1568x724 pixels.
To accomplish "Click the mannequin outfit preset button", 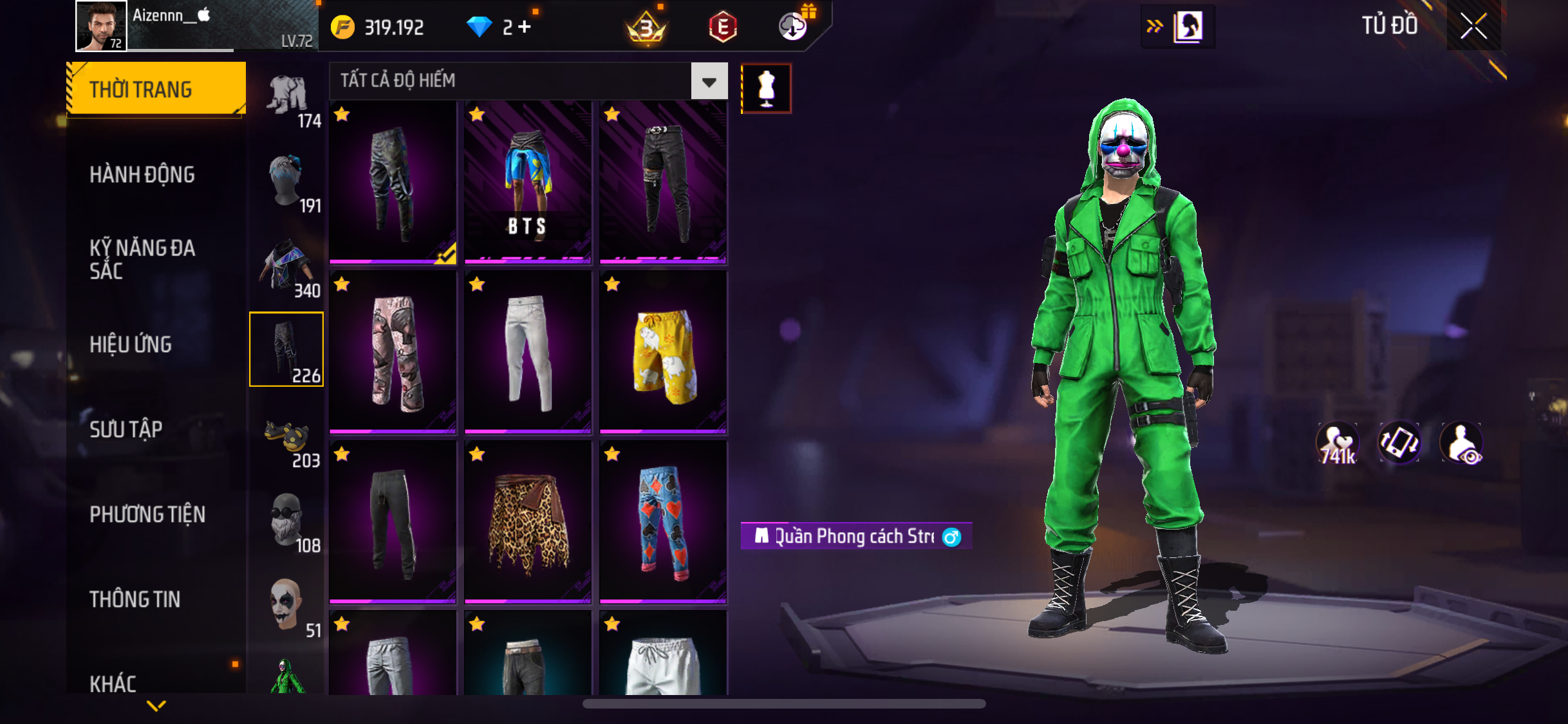I will (x=766, y=88).
